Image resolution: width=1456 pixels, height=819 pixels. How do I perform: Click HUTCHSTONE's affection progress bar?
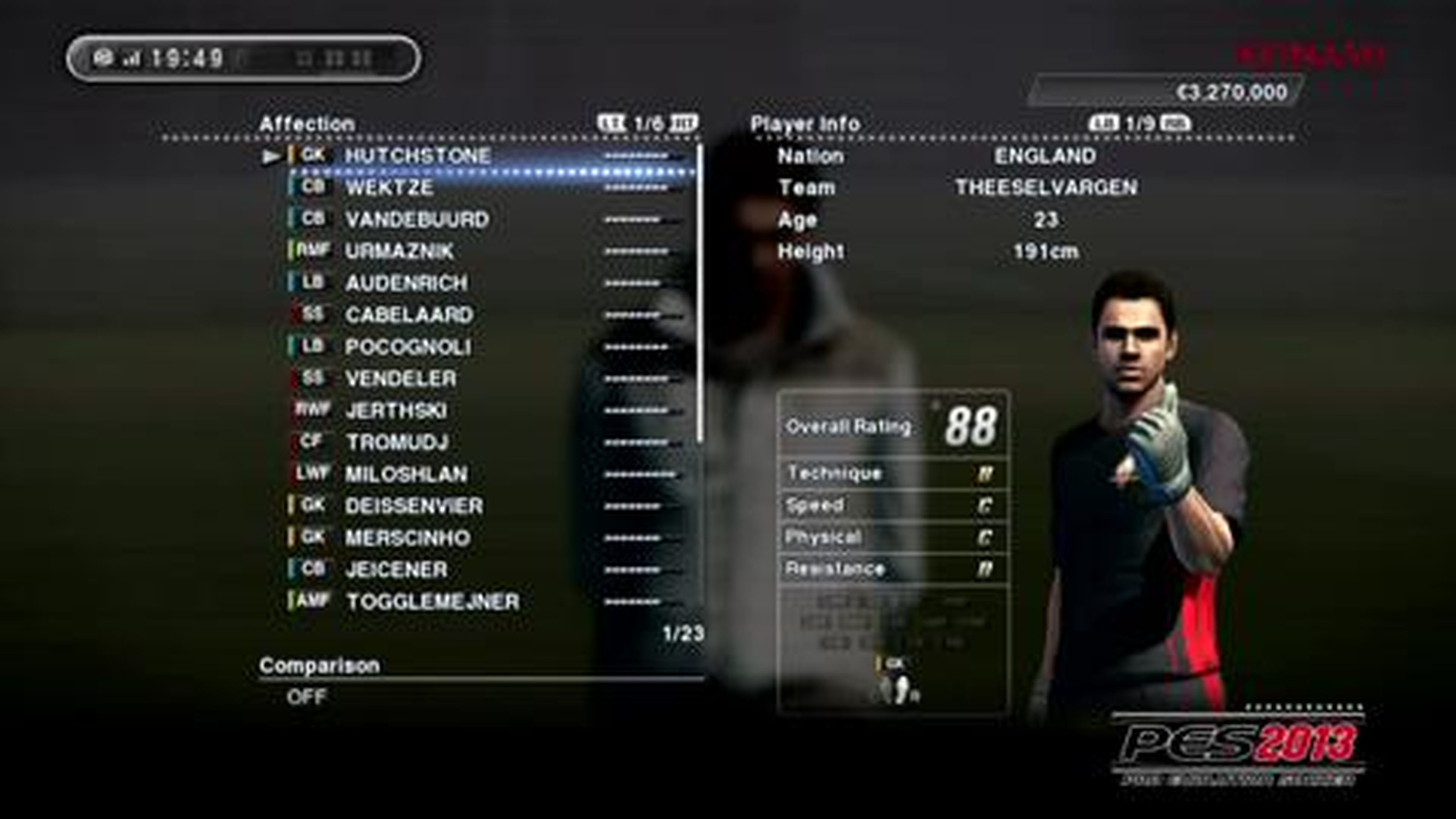(x=633, y=156)
